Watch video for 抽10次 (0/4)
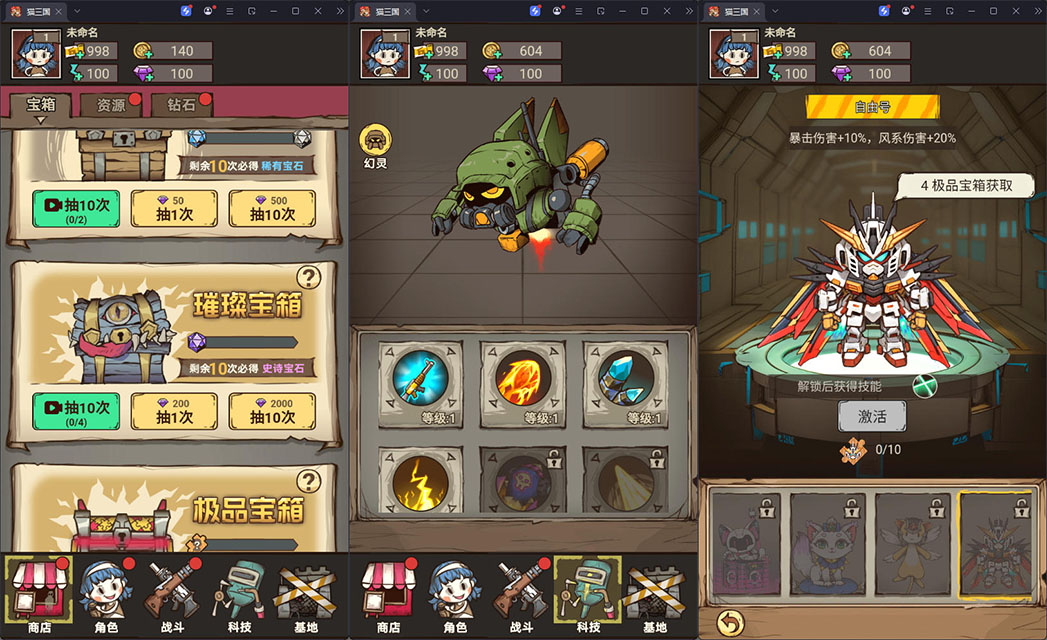The height and width of the screenshot is (640, 1047). [x=76, y=411]
